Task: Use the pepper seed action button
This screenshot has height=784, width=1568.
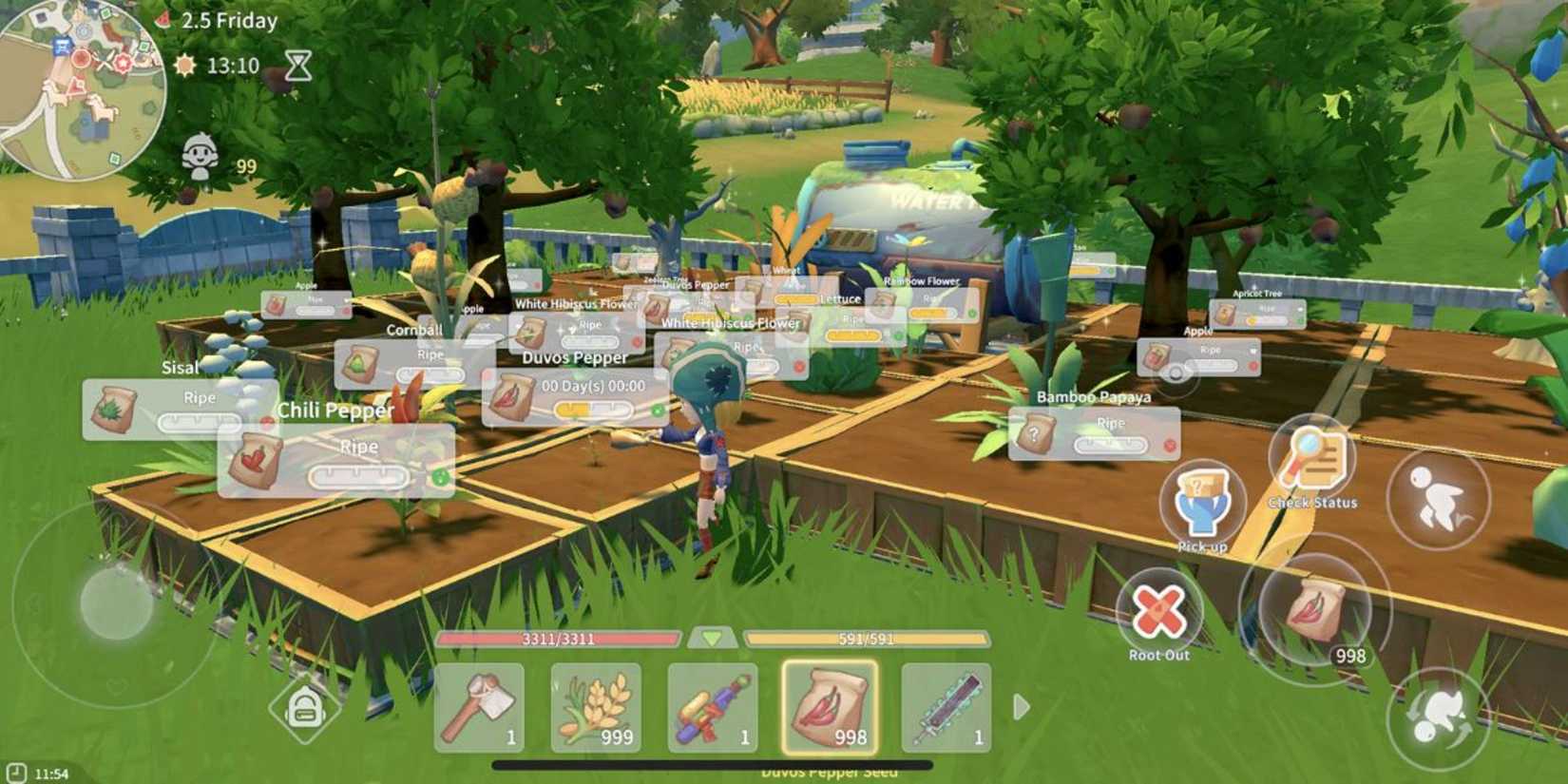Action: point(1316,608)
